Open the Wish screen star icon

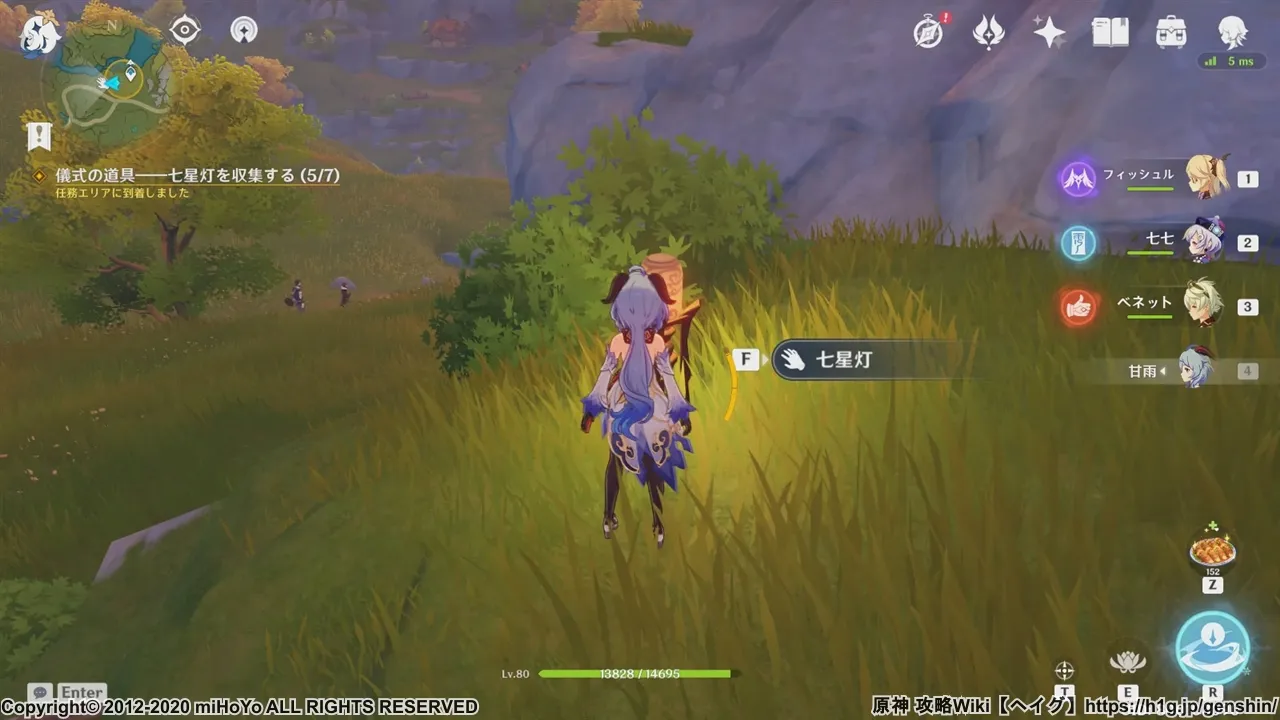[1048, 31]
